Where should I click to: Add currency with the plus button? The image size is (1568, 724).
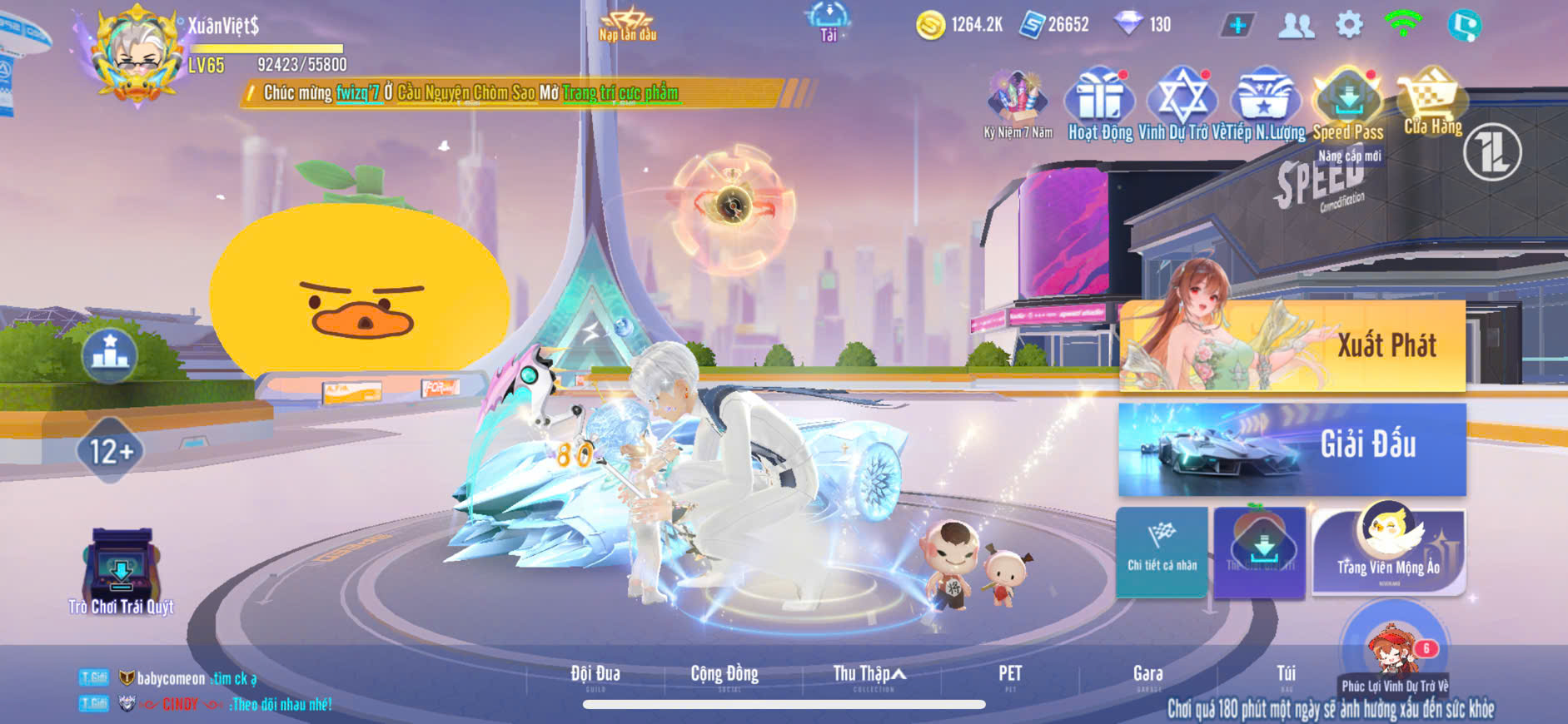pos(1238,25)
